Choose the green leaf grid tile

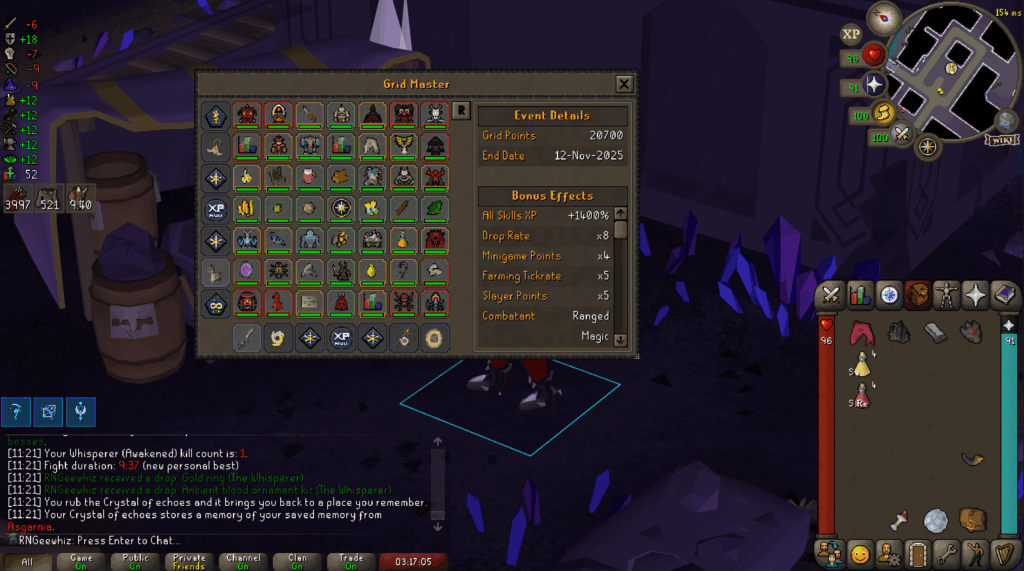(436, 209)
